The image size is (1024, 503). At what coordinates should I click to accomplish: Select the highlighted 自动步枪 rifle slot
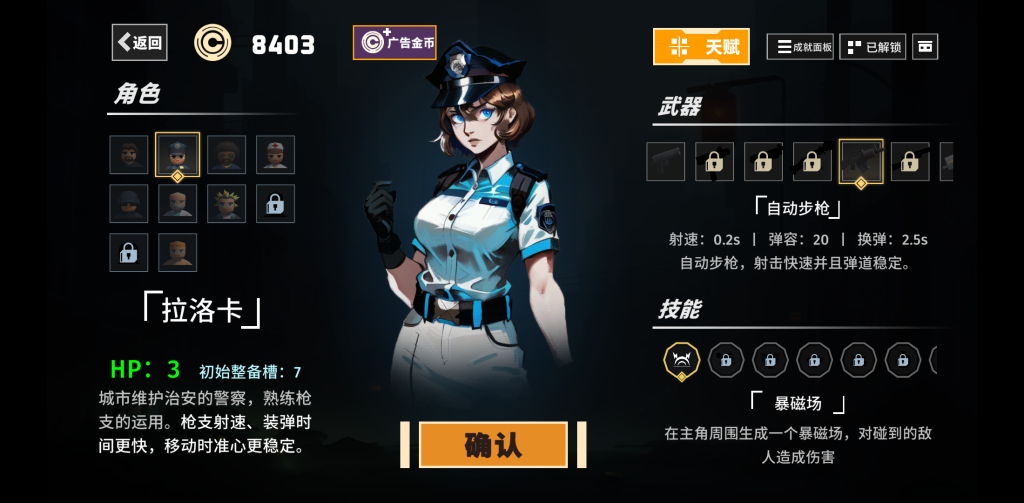pyautogui.click(x=860, y=161)
